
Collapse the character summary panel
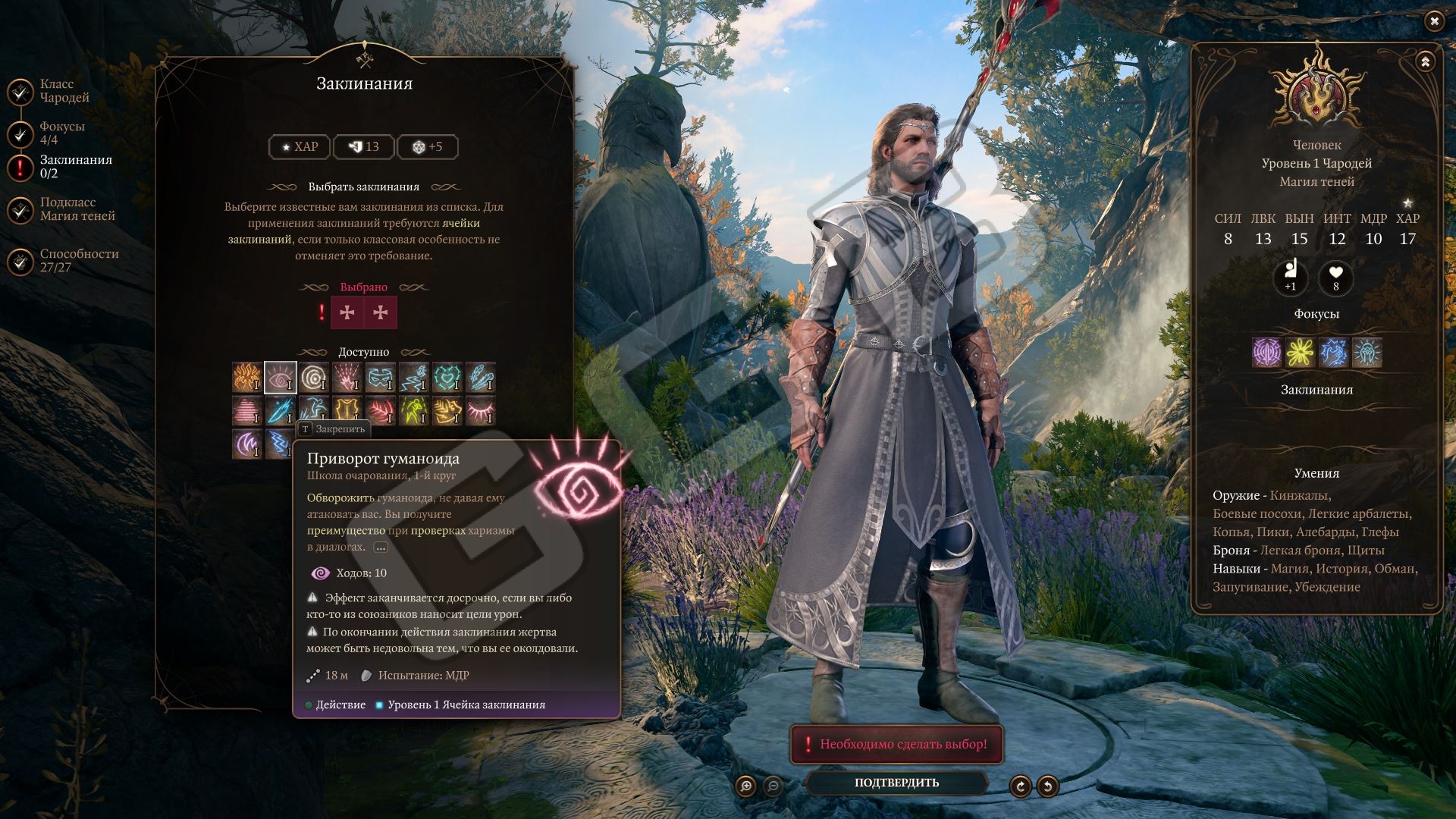pyautogui.click(x=1425, y=62)
